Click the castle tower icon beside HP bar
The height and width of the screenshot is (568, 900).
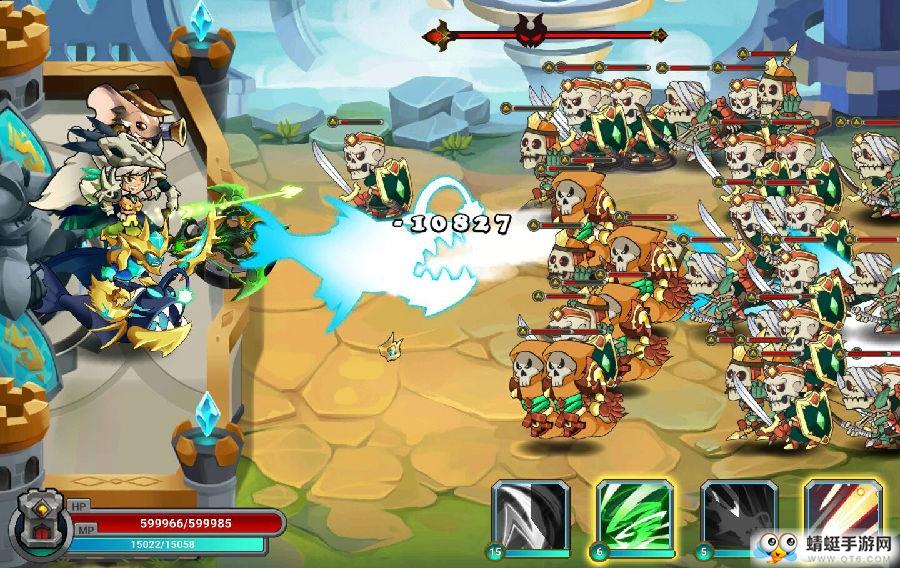point(39,522)
